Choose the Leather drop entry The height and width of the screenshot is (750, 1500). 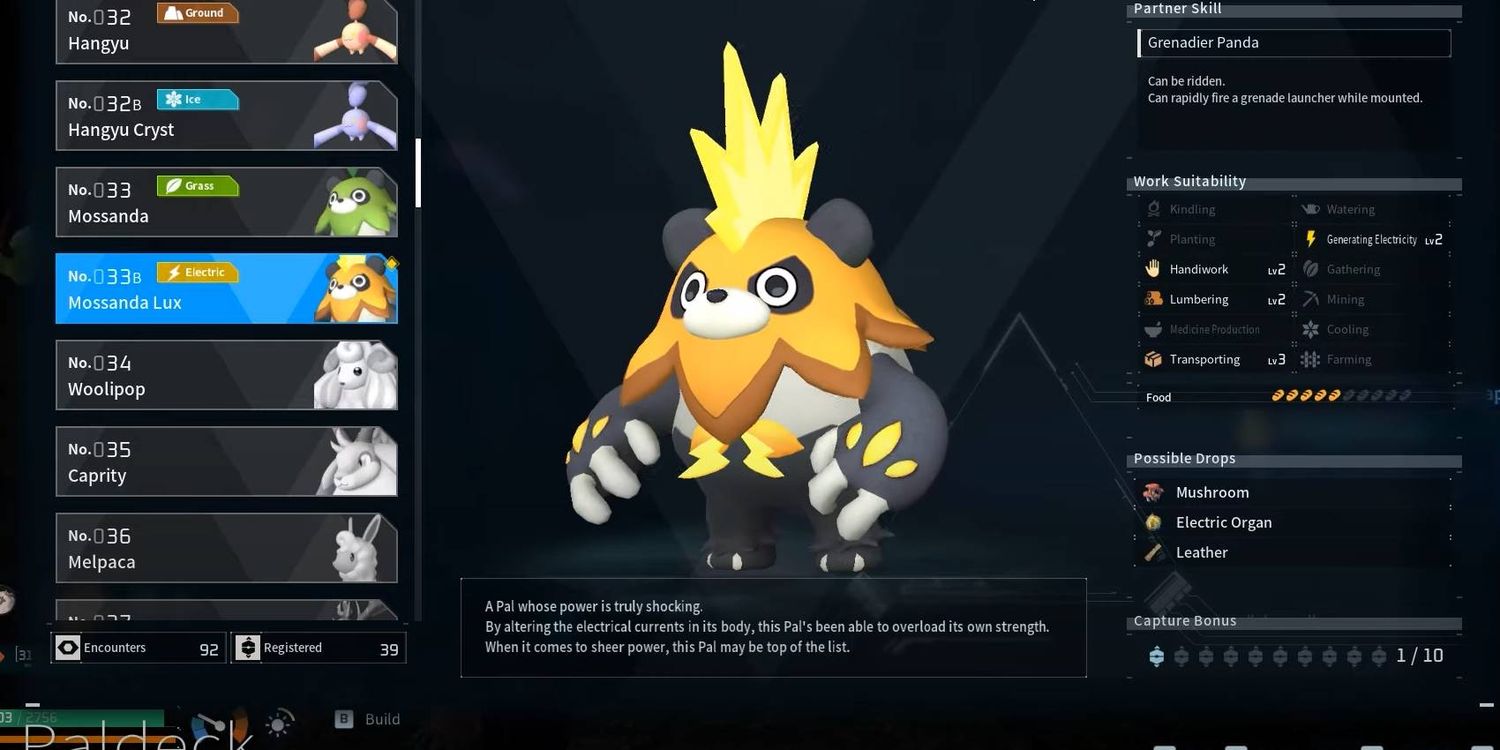coord(1201,552)
